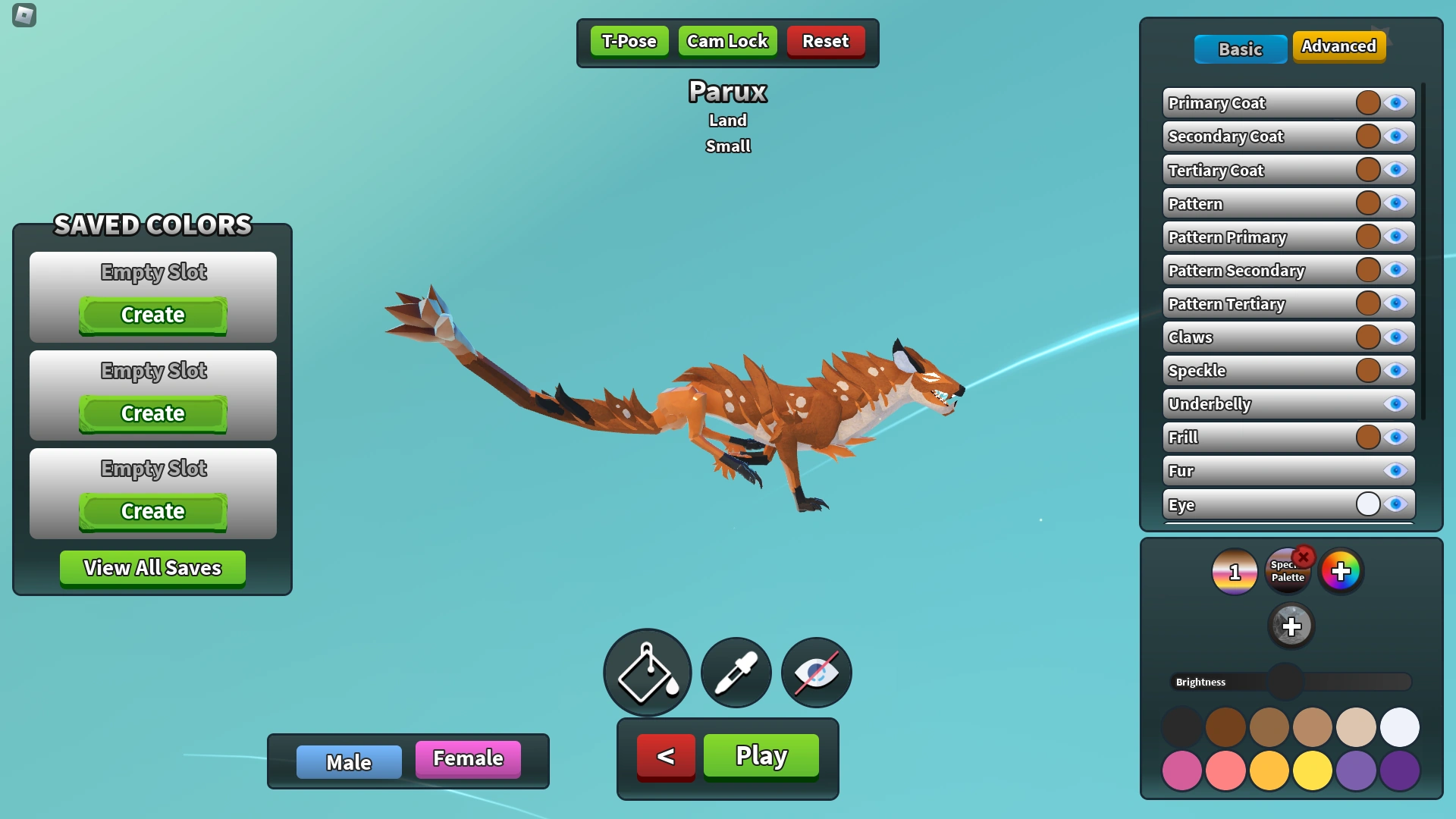This screenshot has height=819, width=1456.
Task: Select the Female gender option
Action: (467, 758)
